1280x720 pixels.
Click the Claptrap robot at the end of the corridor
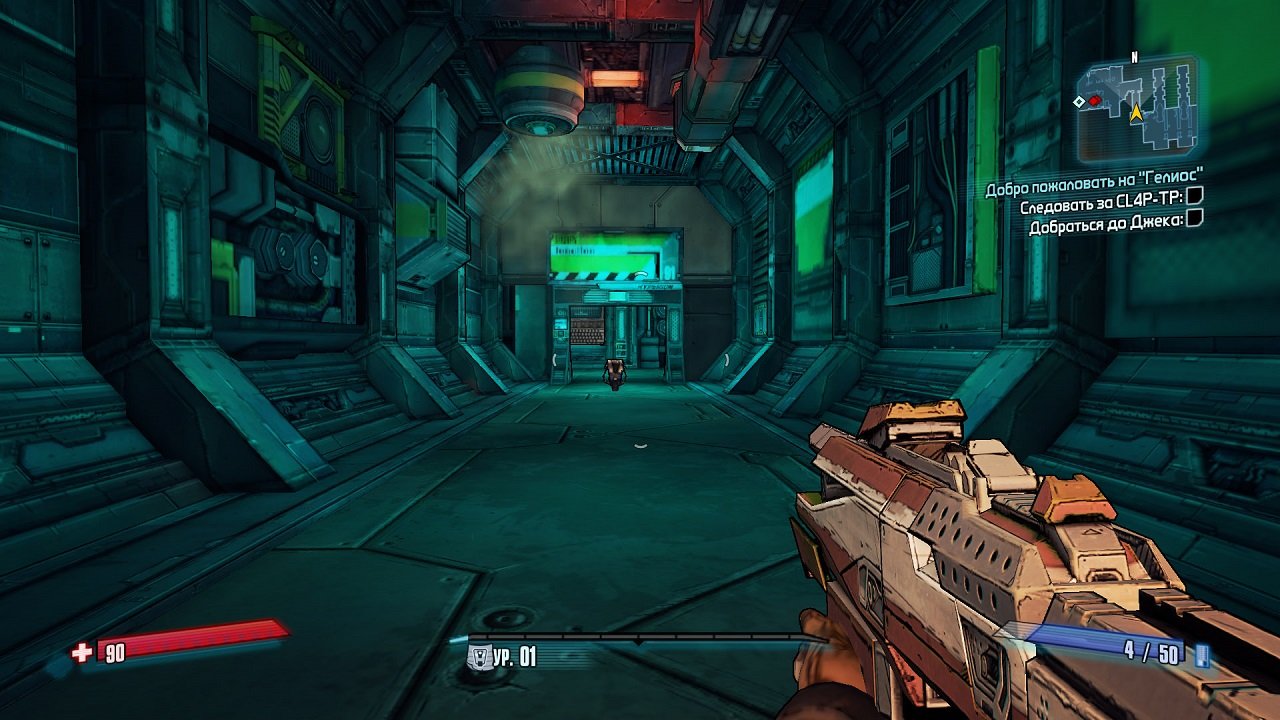coord(614,372)
